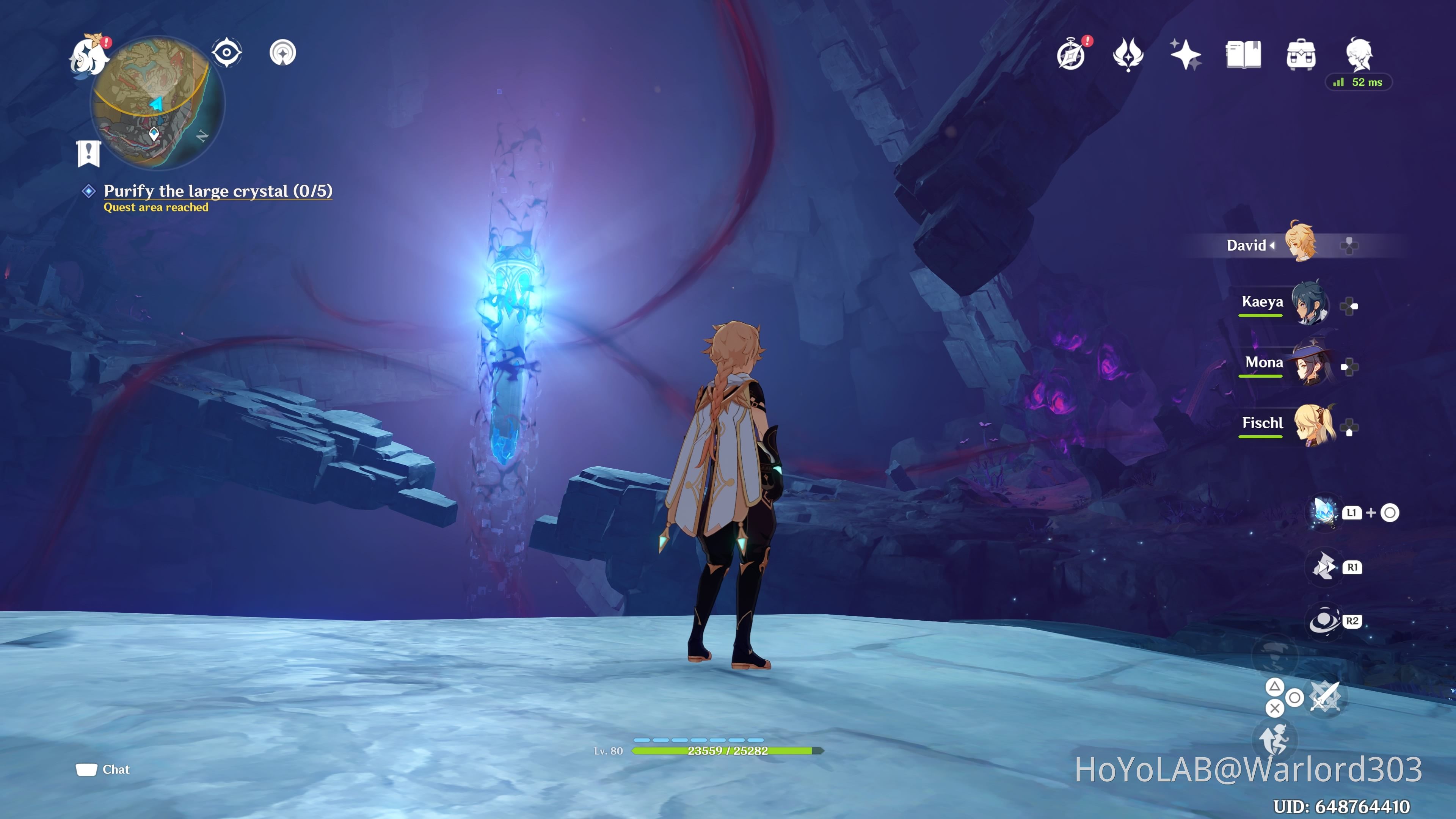
Task: Open the Chat box
Action: click(104, 769)
